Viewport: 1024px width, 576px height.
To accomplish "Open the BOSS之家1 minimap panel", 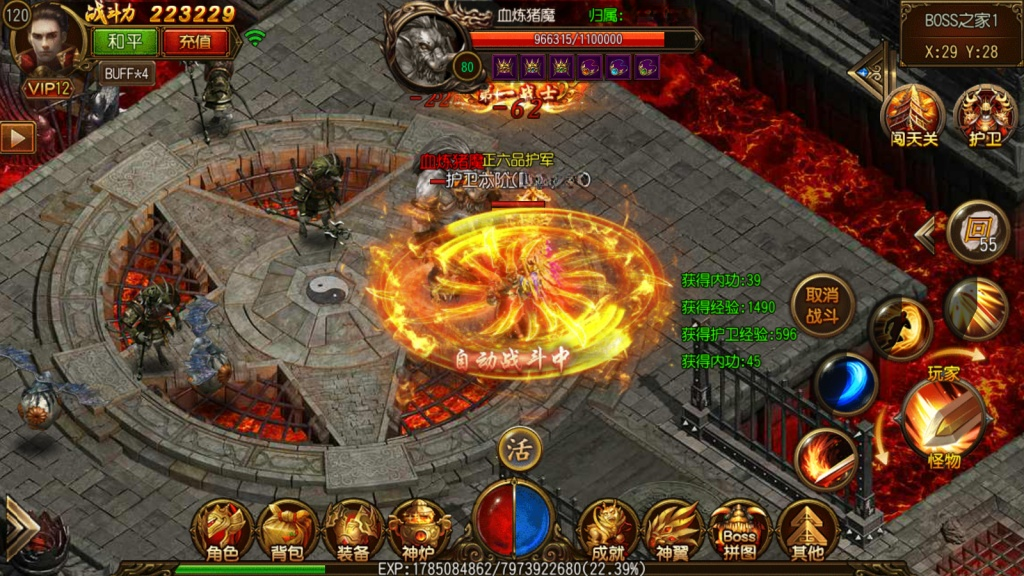I will point(960,33).
